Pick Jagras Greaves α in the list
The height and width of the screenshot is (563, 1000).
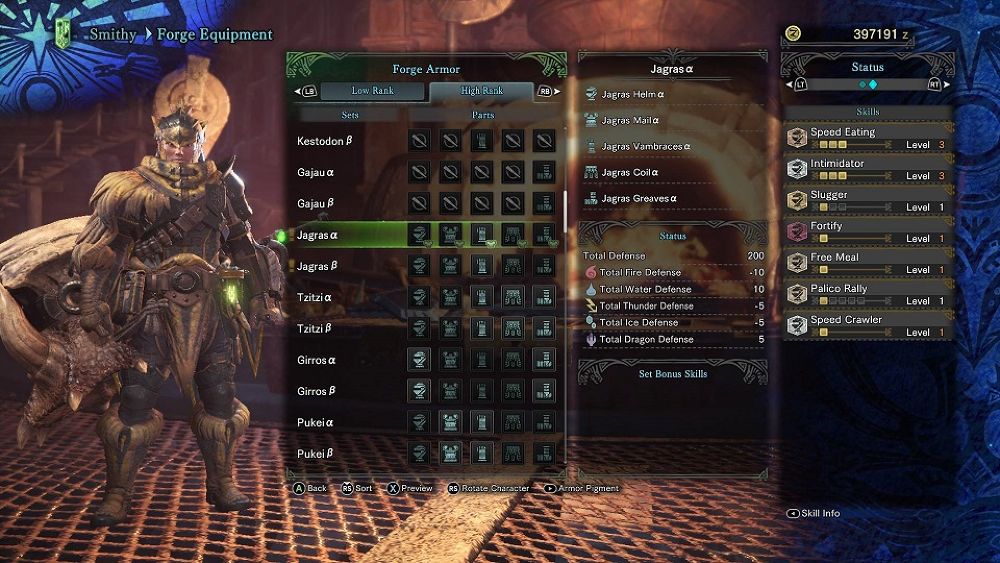(639, 199)
